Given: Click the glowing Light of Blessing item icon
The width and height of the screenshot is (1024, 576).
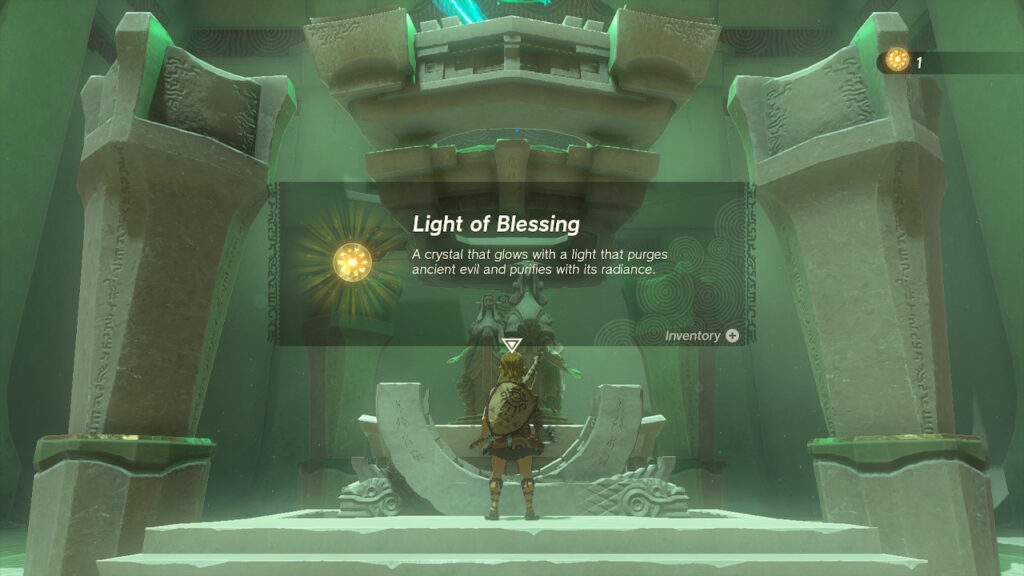Looking at the screenshot, I should click(x=352, y=261).
